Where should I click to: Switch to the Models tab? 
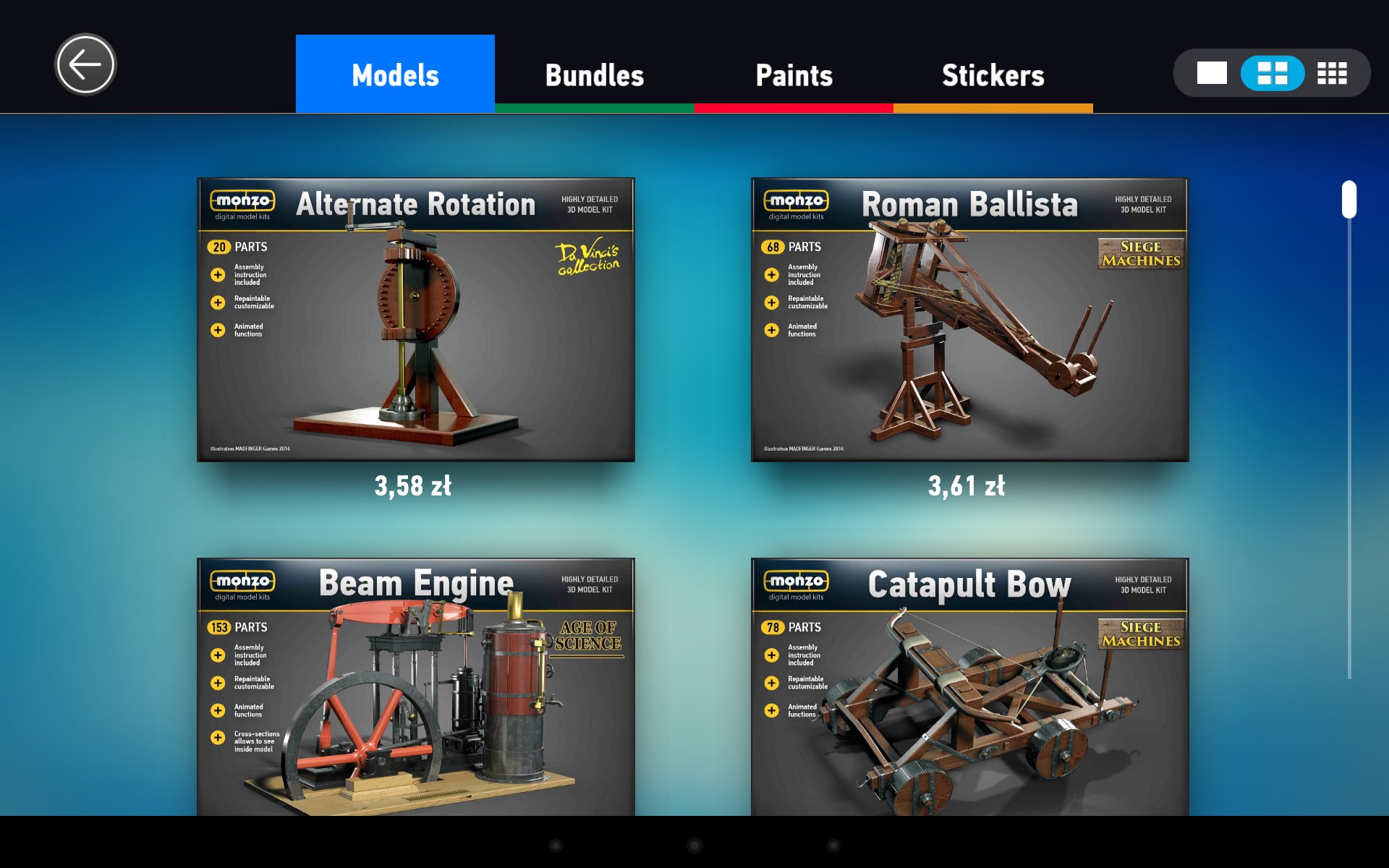(395, 75)
